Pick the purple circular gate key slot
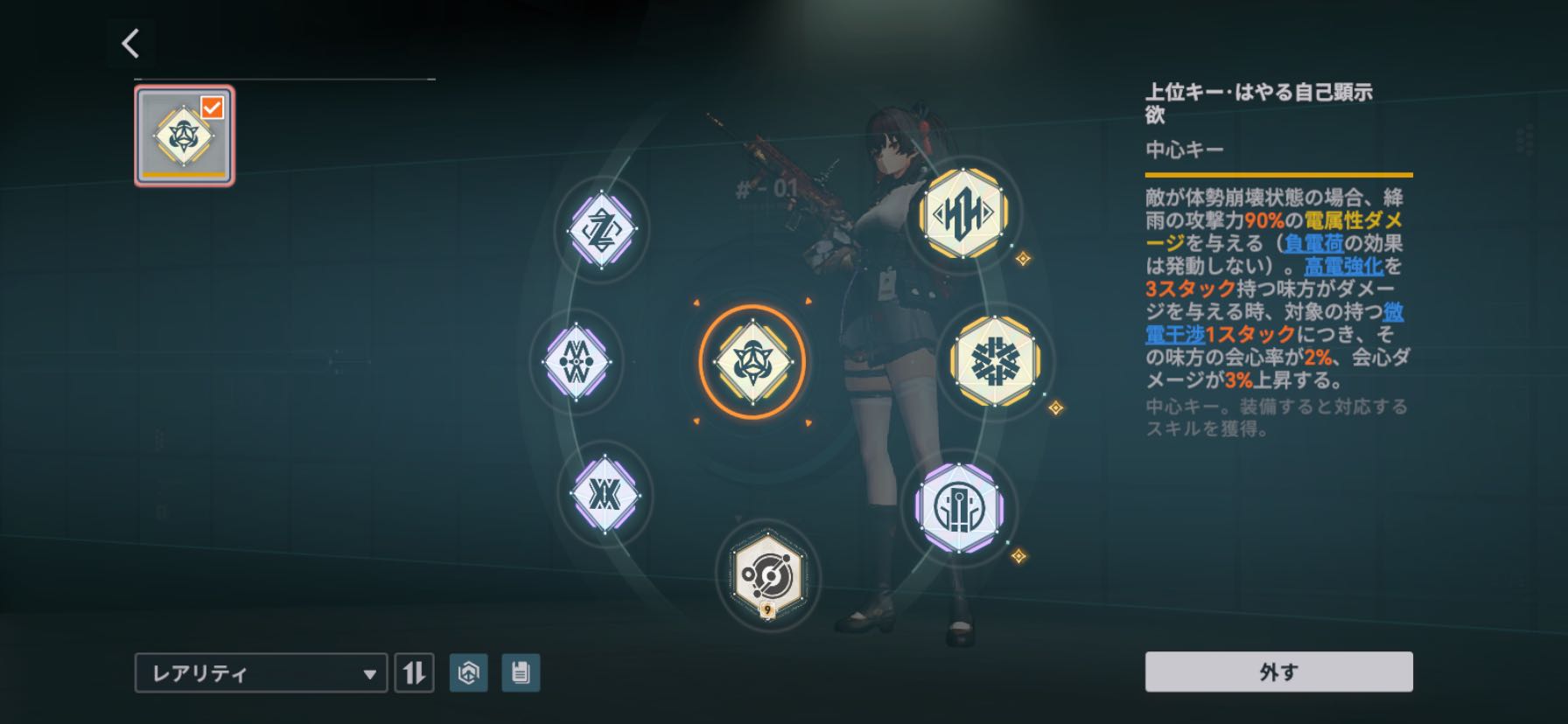This screenshot has width=1568, height=724. pyautogui.click(x=958, y=508)
